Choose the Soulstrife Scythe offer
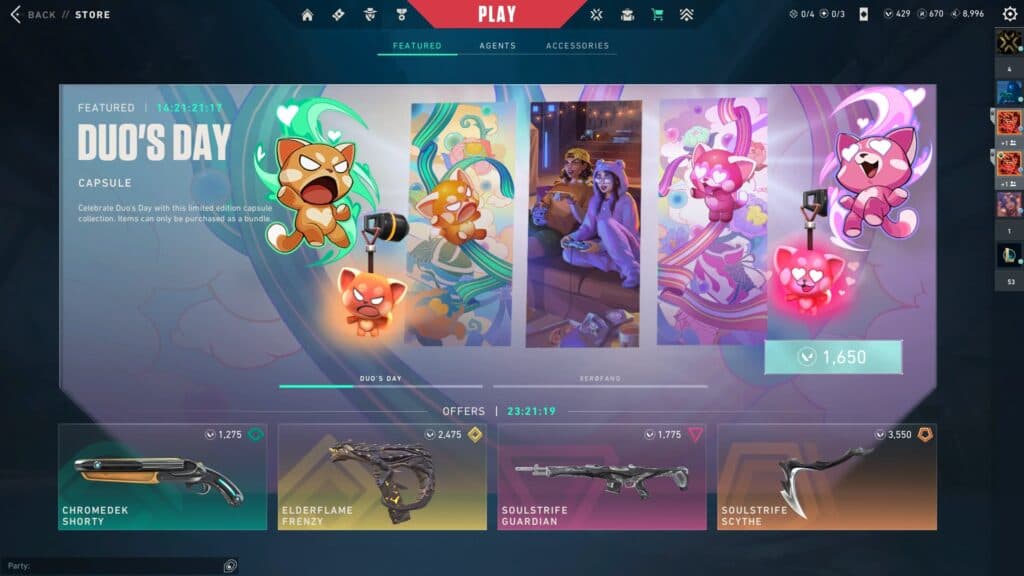Screen dimensions: 1024x576 click(826, 477)
